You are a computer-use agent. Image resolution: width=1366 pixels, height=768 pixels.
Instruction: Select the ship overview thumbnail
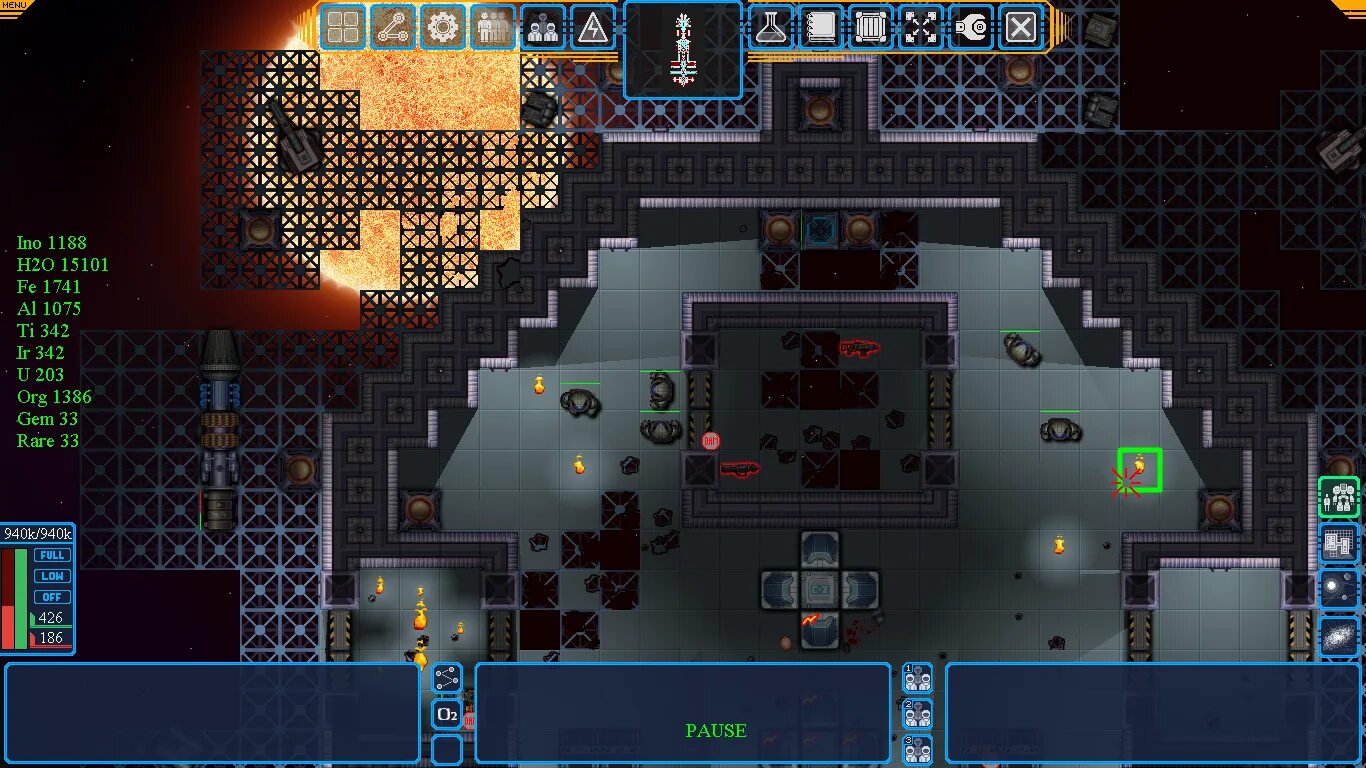tap(683, 50)
